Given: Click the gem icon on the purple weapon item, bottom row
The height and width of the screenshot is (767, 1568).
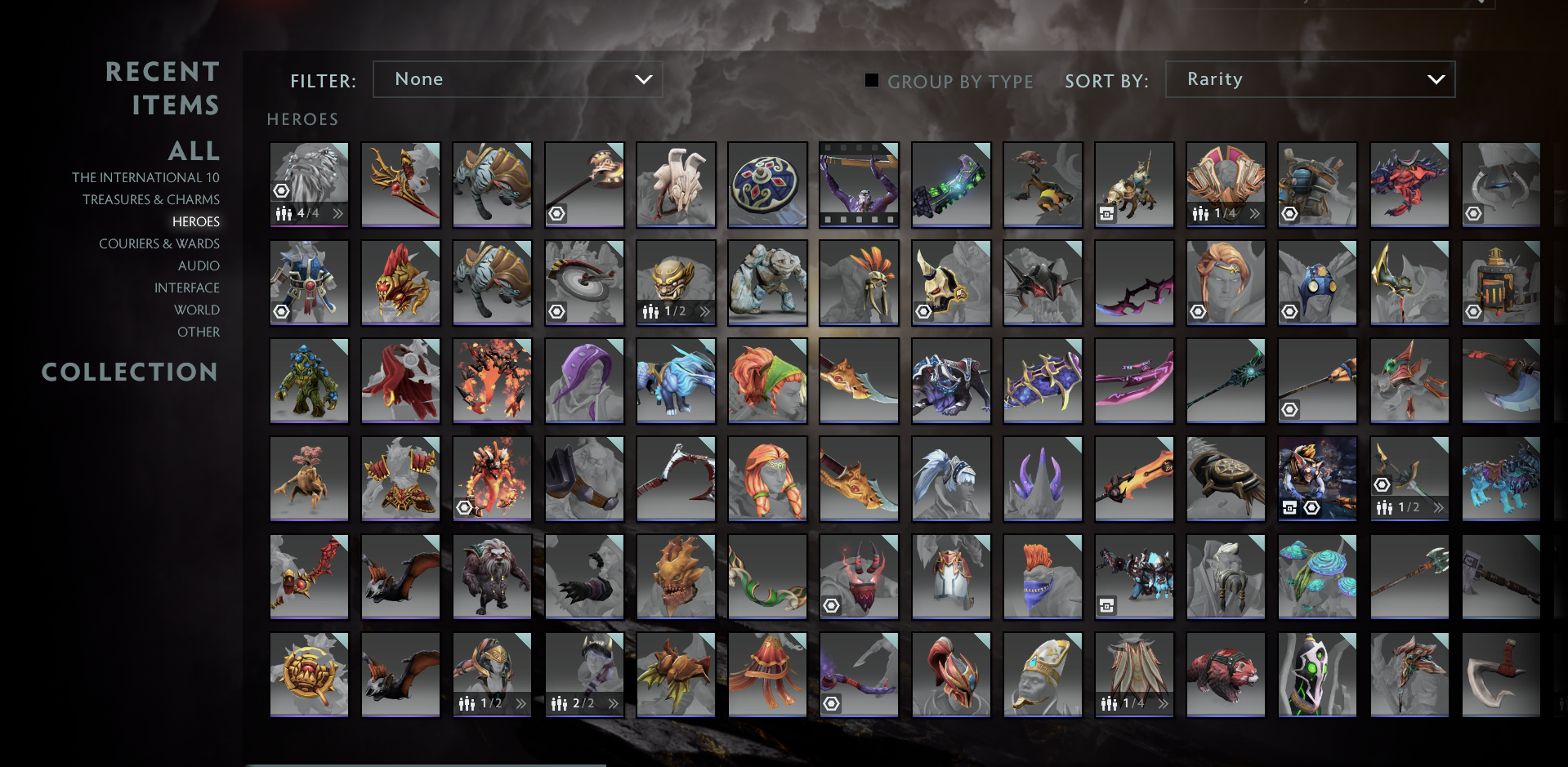Looking at the screenshot, I should 833,703.
